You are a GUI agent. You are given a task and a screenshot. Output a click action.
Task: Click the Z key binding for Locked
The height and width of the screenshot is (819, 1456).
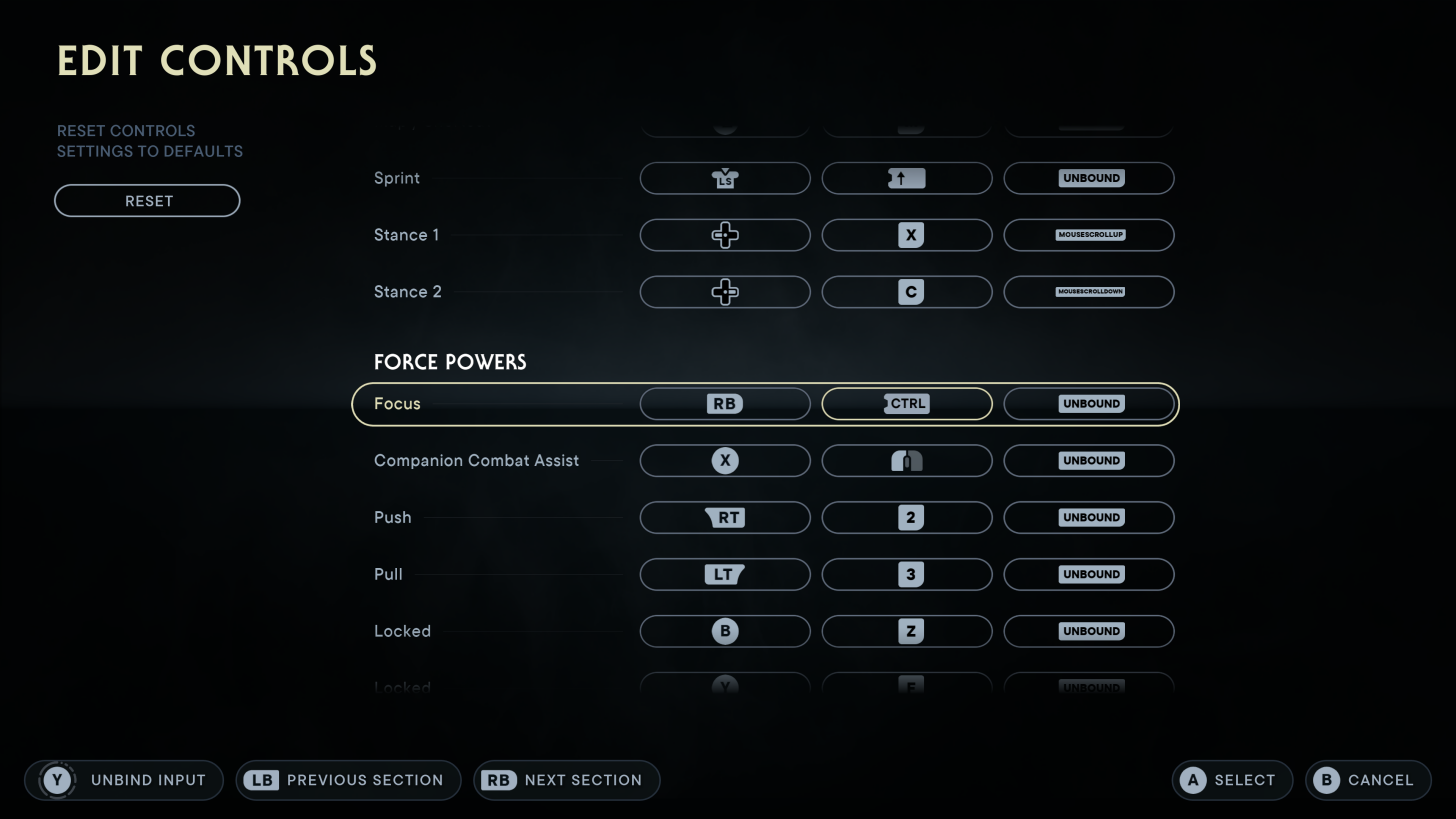[906, 631]
